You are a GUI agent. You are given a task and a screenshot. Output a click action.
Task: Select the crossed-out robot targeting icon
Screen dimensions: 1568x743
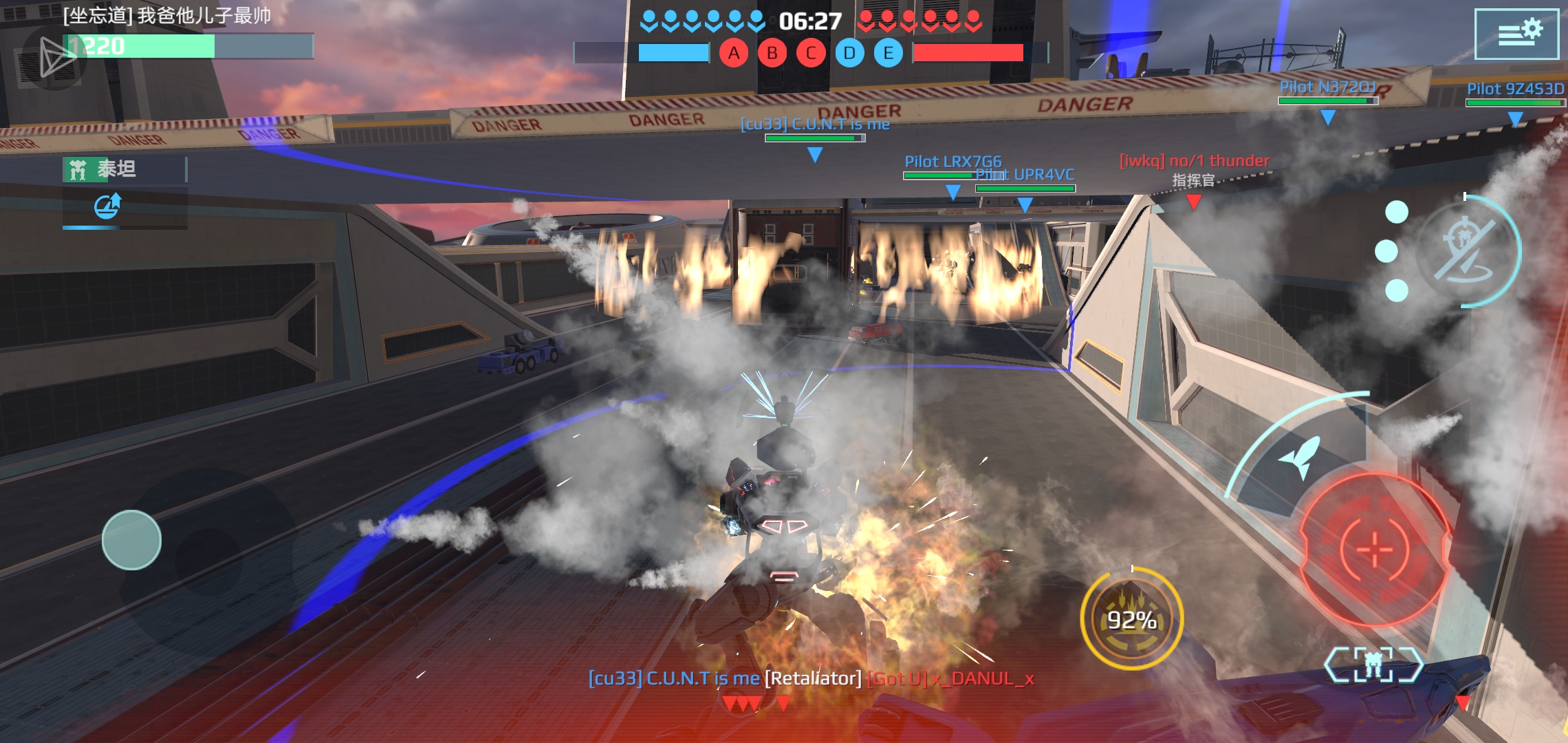click(1468, 251)
